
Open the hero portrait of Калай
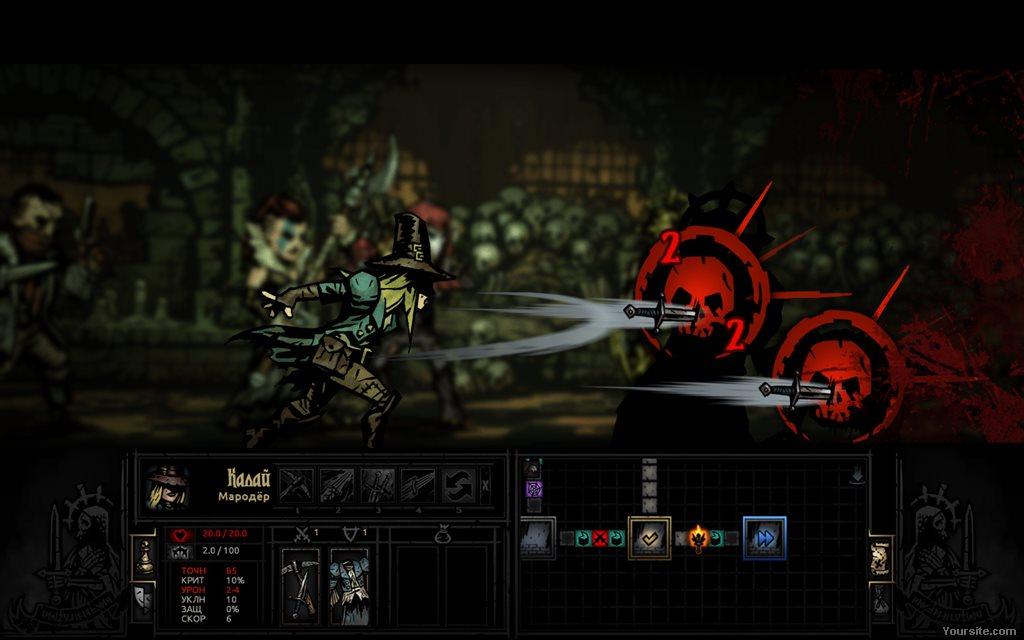[x=165, y=486]
